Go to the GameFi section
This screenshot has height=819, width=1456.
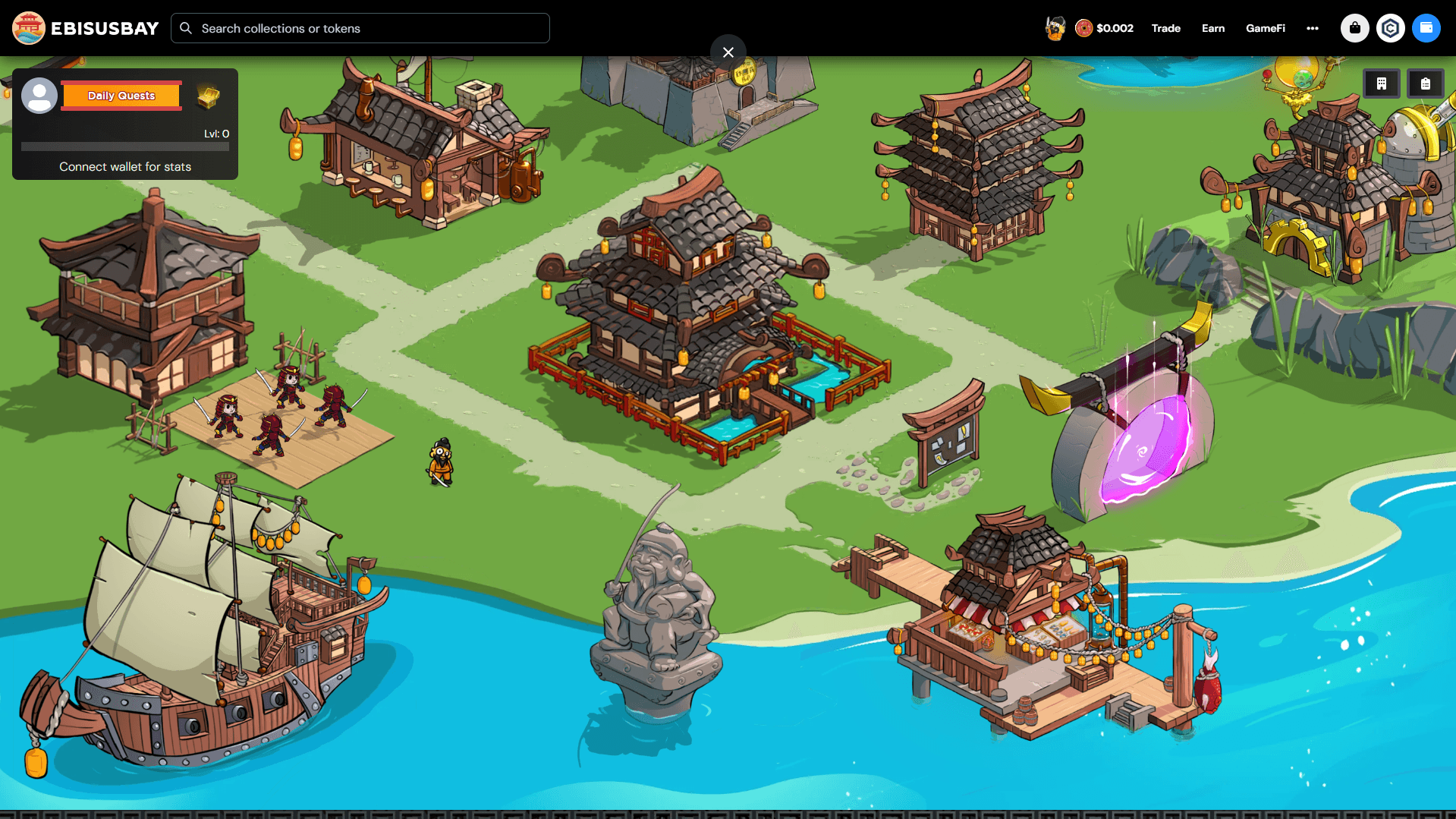1266,28
